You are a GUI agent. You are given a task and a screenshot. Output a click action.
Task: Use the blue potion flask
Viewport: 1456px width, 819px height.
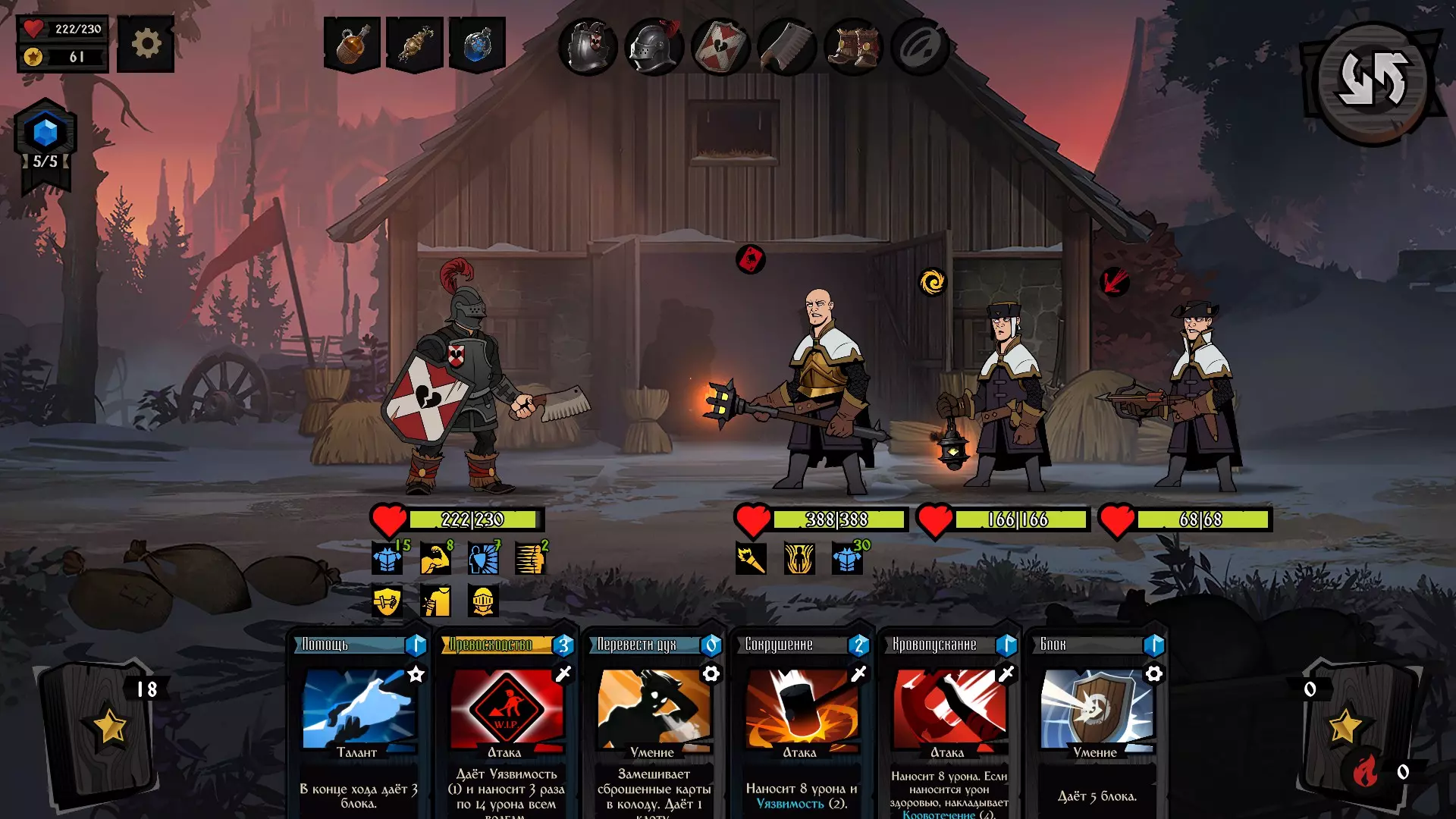tap(477, 44)
